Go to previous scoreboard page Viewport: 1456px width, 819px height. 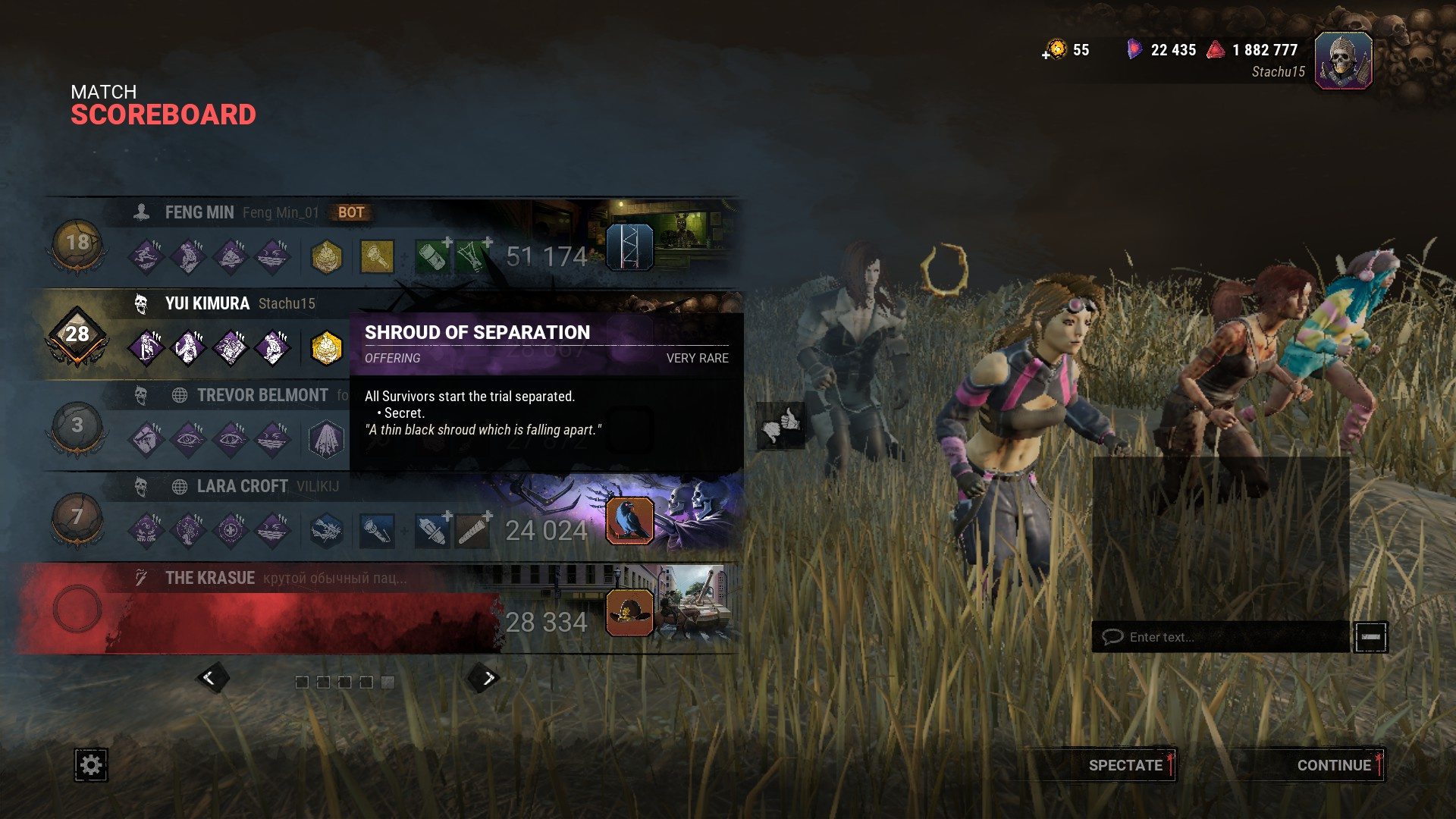(210, 678)
